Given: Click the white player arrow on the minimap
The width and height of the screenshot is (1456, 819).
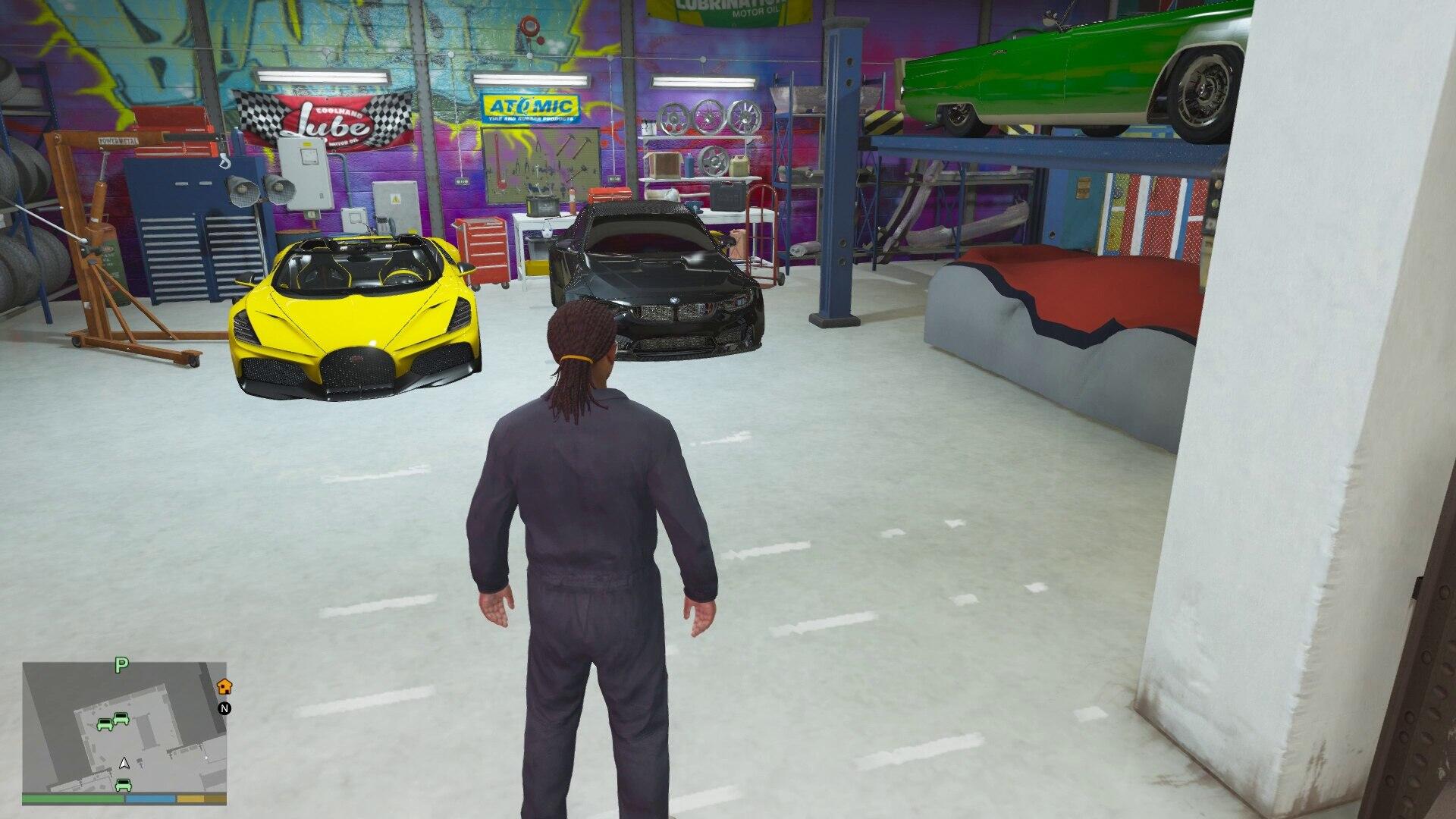Looking at the screenshot, I should 124,763.
